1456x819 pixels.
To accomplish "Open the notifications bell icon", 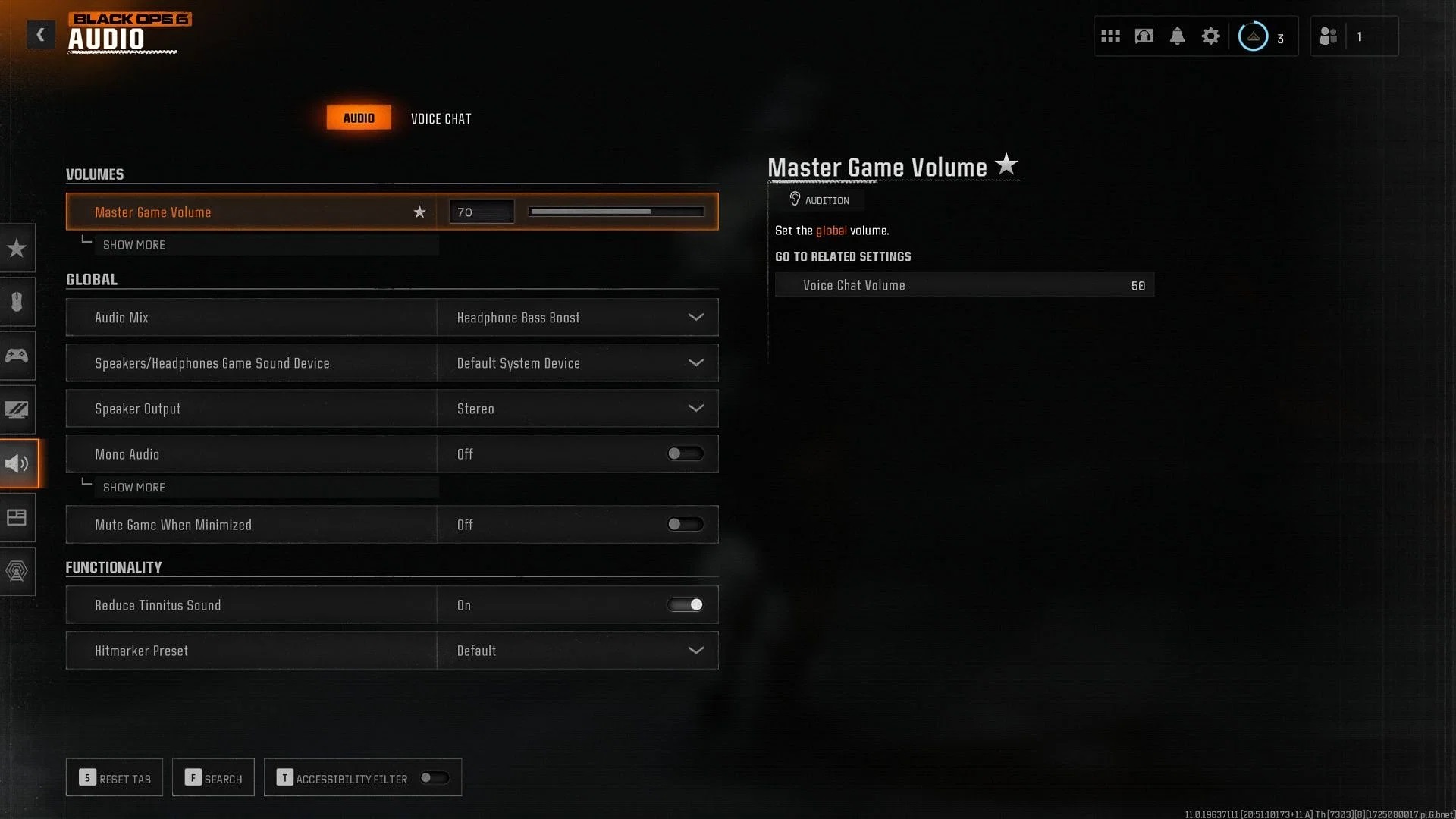I will (x=1177, y=36).
